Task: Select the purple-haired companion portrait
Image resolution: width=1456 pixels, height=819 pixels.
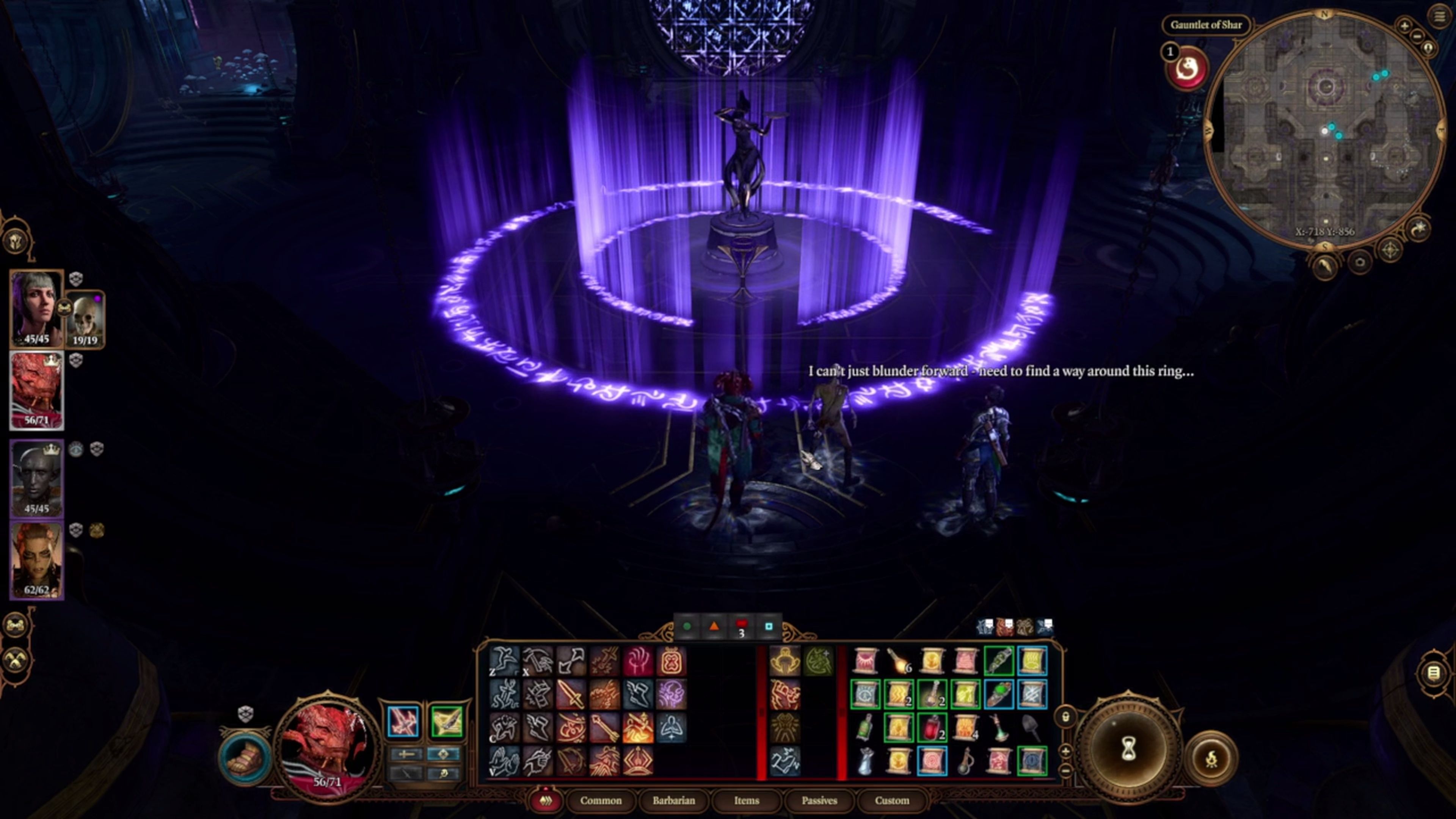Action: coord(36,308)
